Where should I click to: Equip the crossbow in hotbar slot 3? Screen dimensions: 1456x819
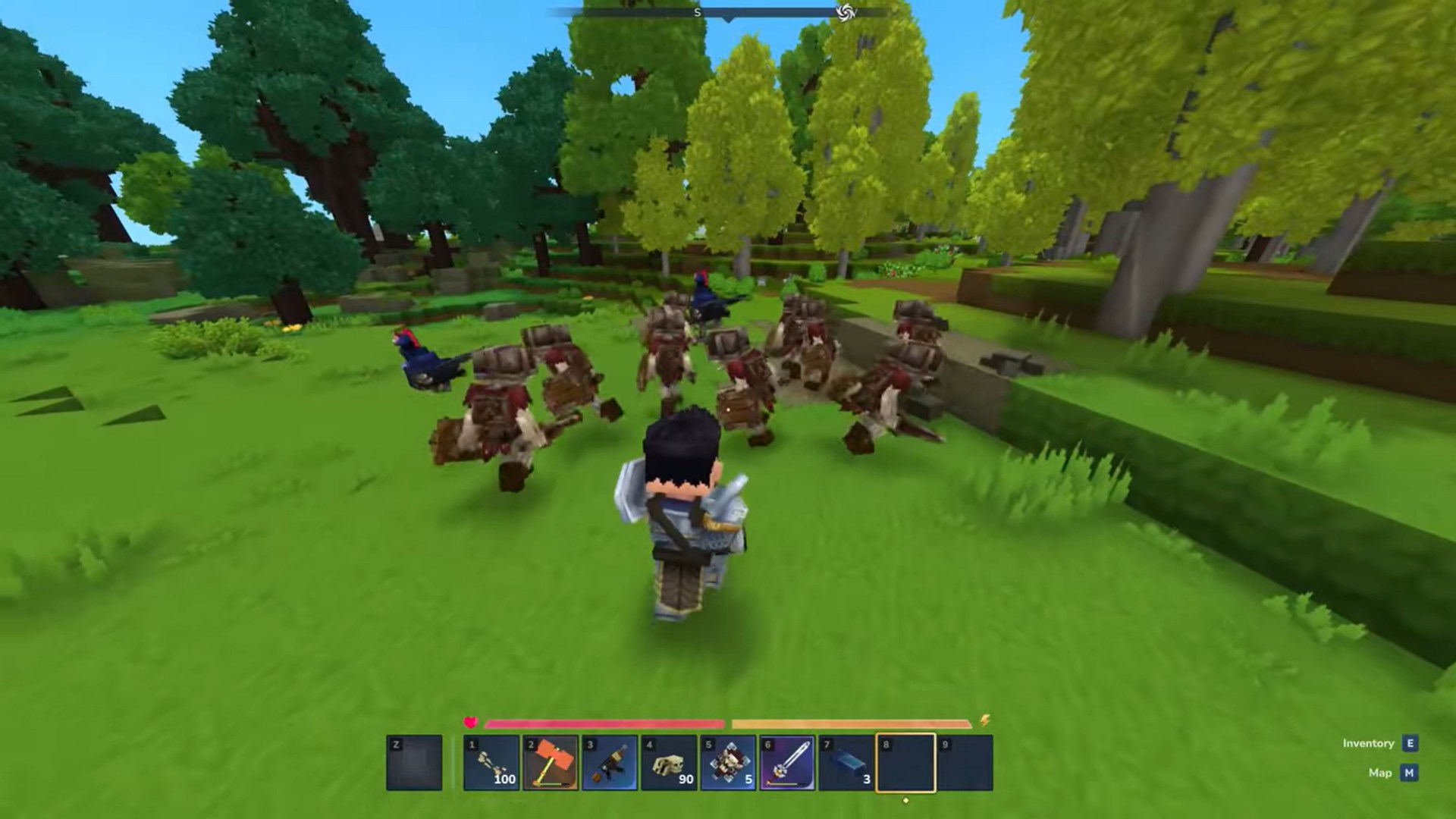(610, 762)
